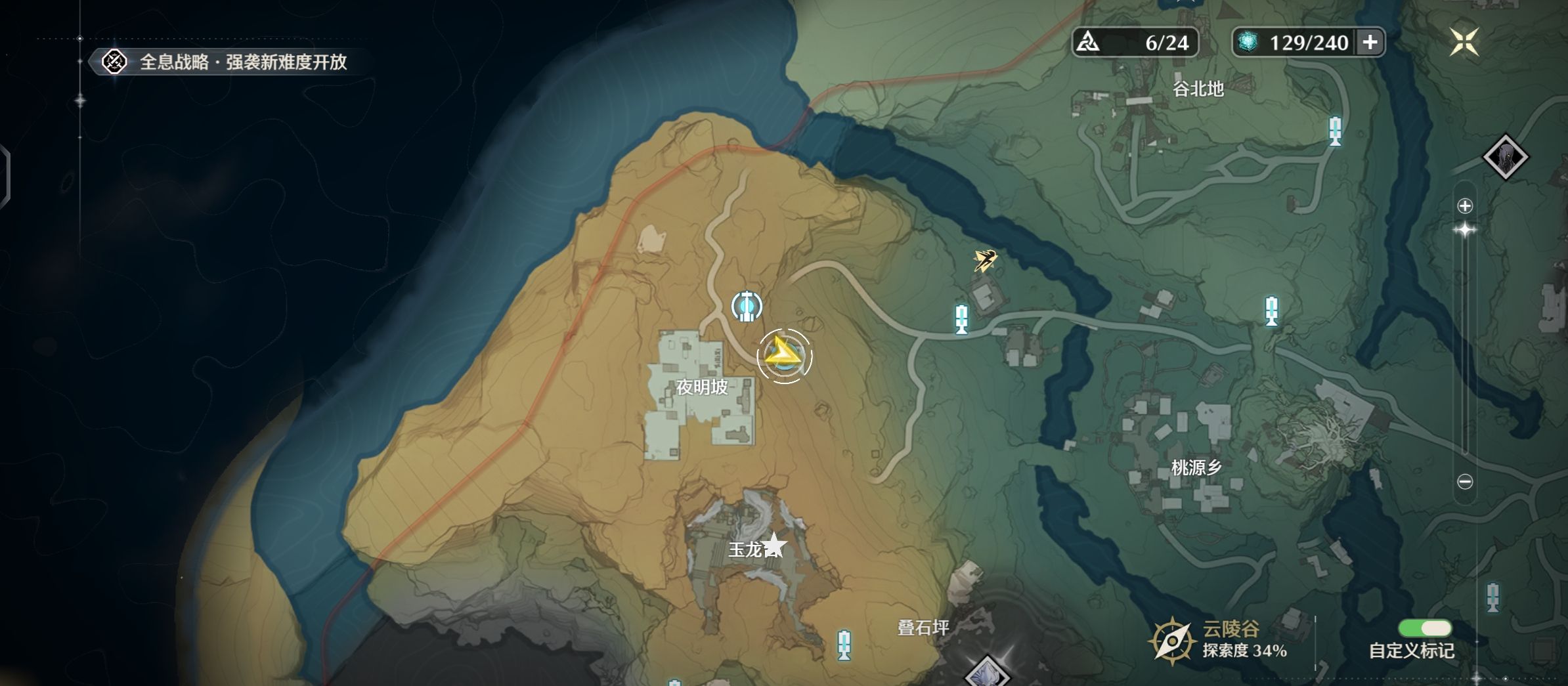The height and width of the screenshot is (686, 1568).
Task: Click the golden quest marker on the map
Action: click(x=985, y=260)
